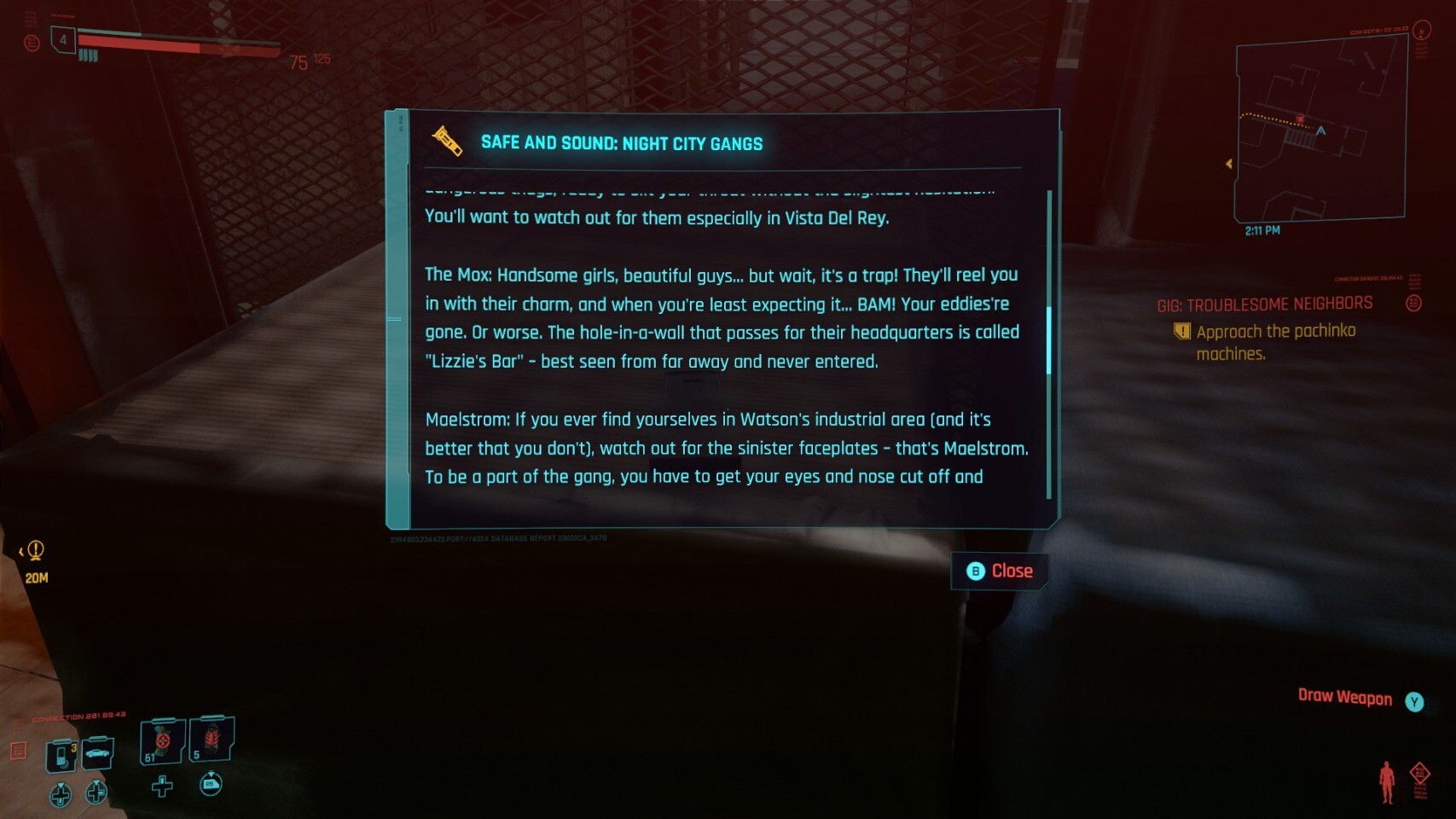Use the healing inhaler slot with 61 charges
Viewport: 1456px width, 819px height.
[161, 741]
